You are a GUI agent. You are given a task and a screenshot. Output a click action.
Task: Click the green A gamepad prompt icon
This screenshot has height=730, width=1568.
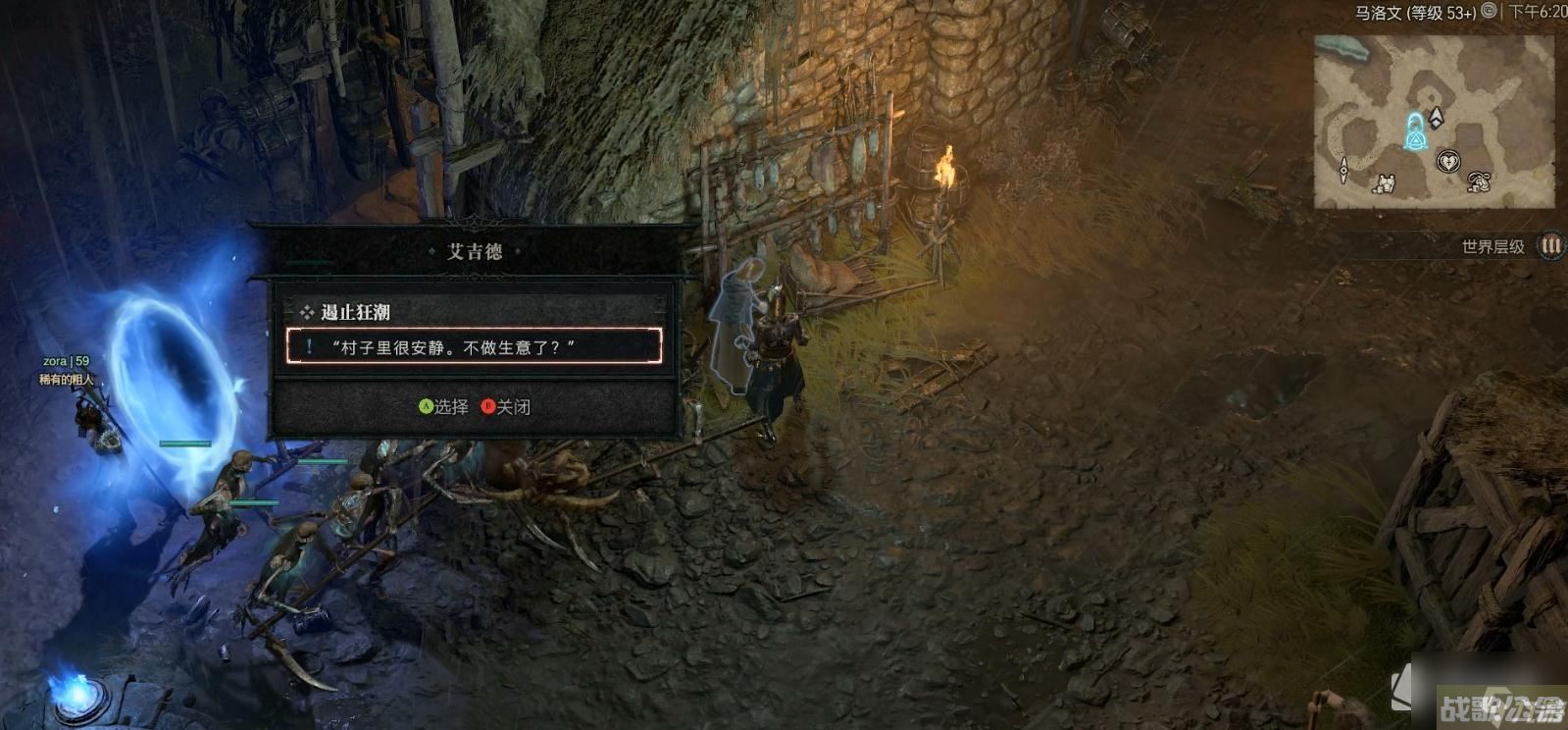(426, 405)
